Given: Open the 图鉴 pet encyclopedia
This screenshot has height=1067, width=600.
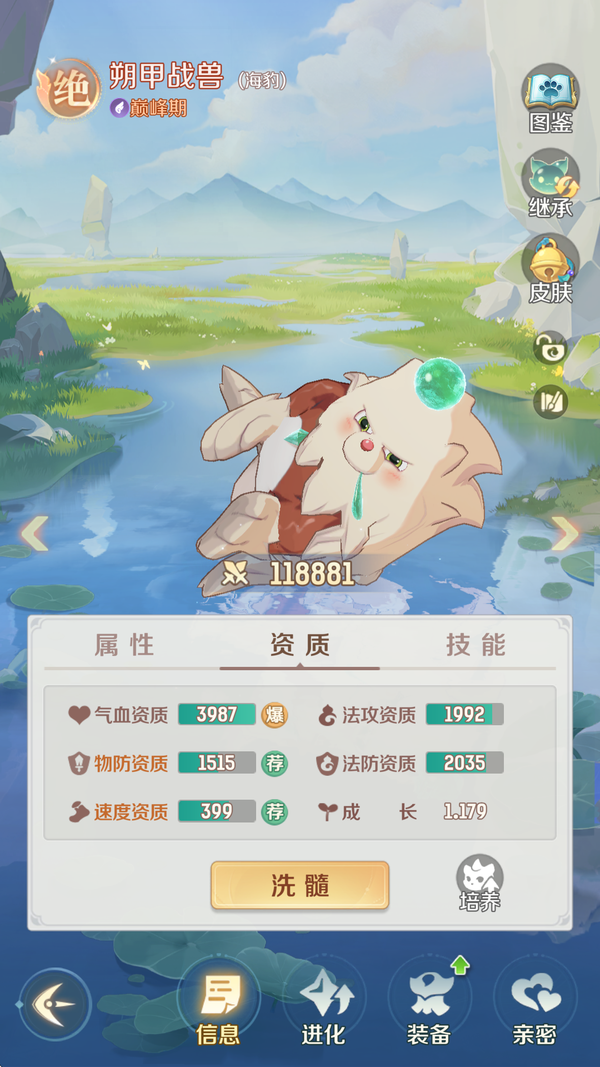Looking at the screenshot, I should coord(550,98).
